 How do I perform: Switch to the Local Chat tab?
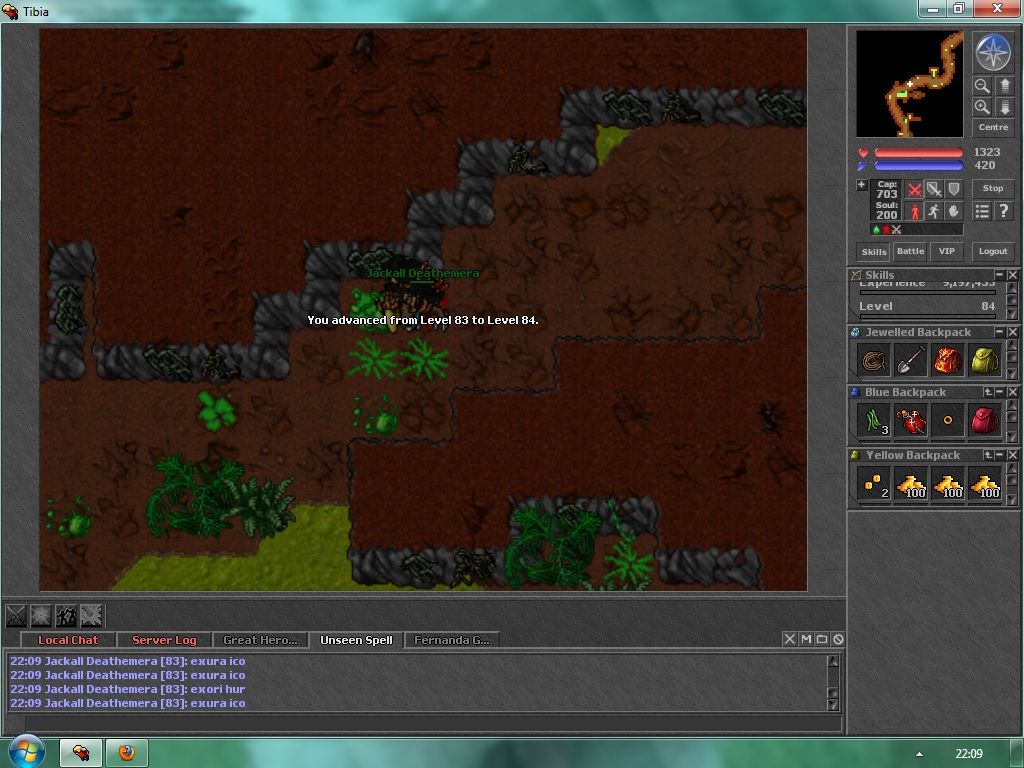click(68, 640)
